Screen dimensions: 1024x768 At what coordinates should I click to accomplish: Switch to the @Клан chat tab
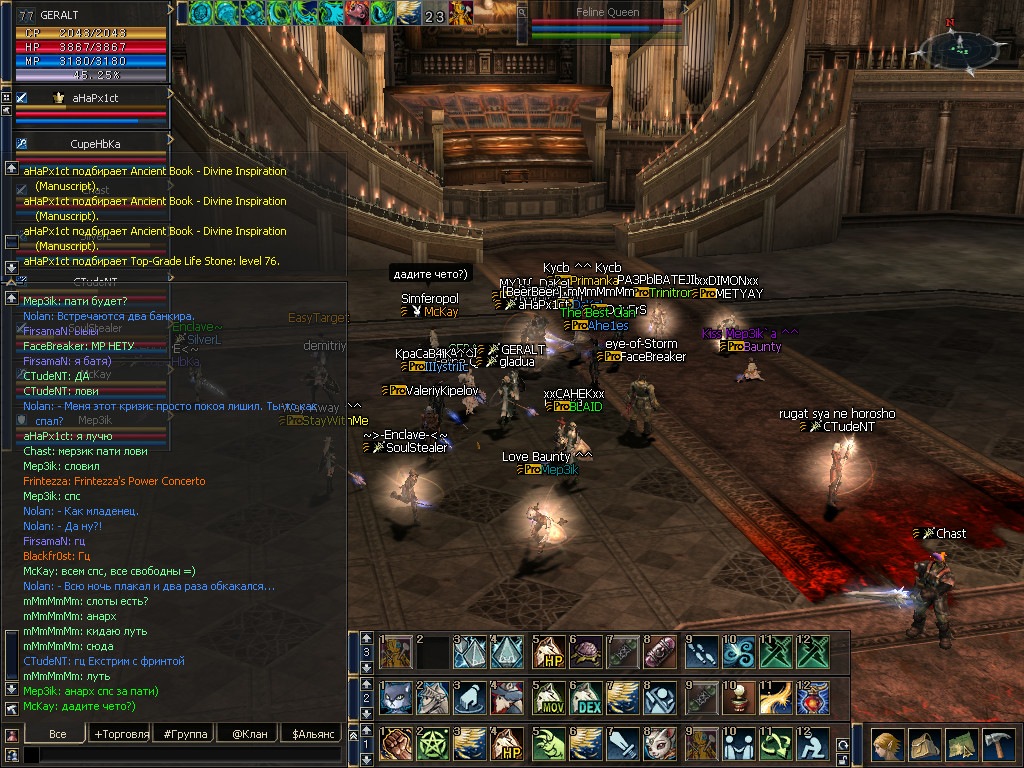[249, 734]
